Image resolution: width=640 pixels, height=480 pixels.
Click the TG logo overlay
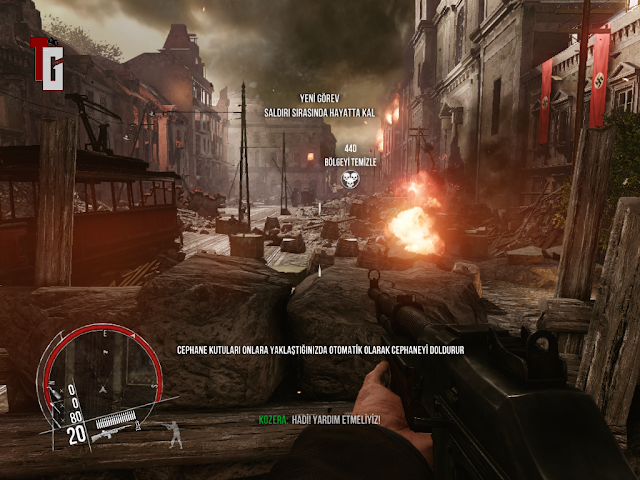pyautogui.click(x=47, y=63)
